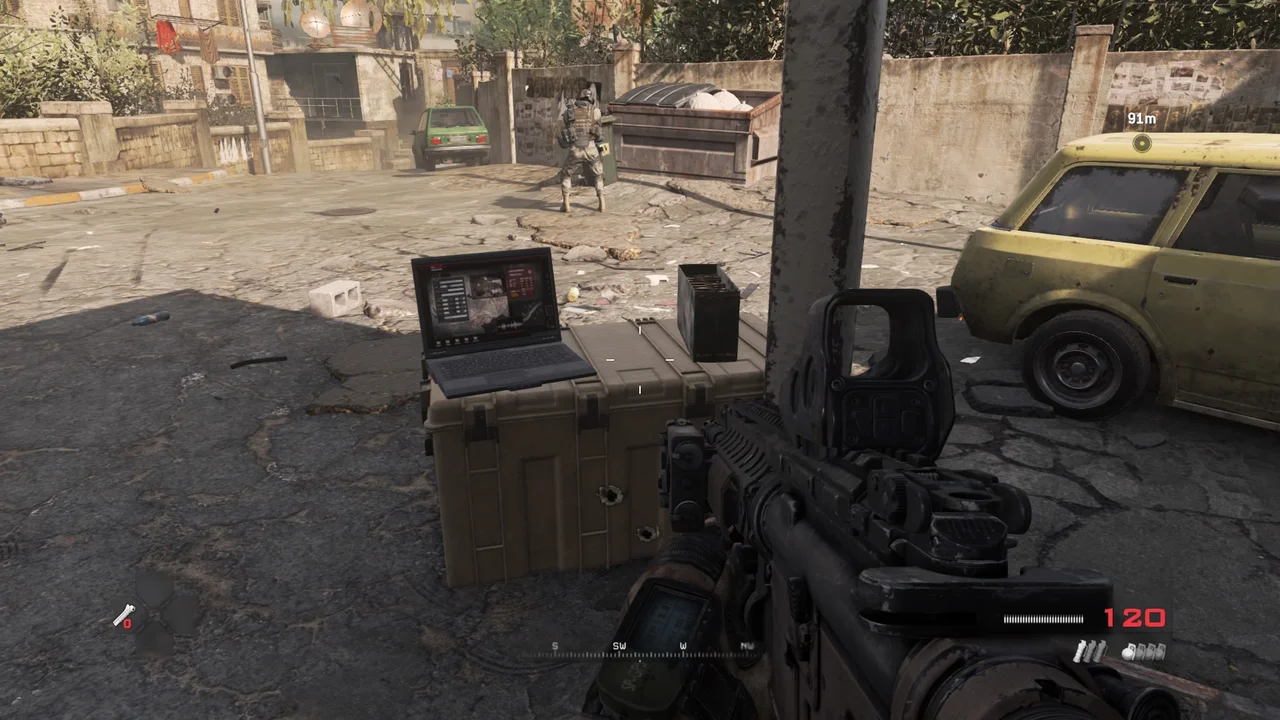Toggle the red data panel on laptop screen
The height and width of the screenshot is (720, 1280).
point(519,282)
